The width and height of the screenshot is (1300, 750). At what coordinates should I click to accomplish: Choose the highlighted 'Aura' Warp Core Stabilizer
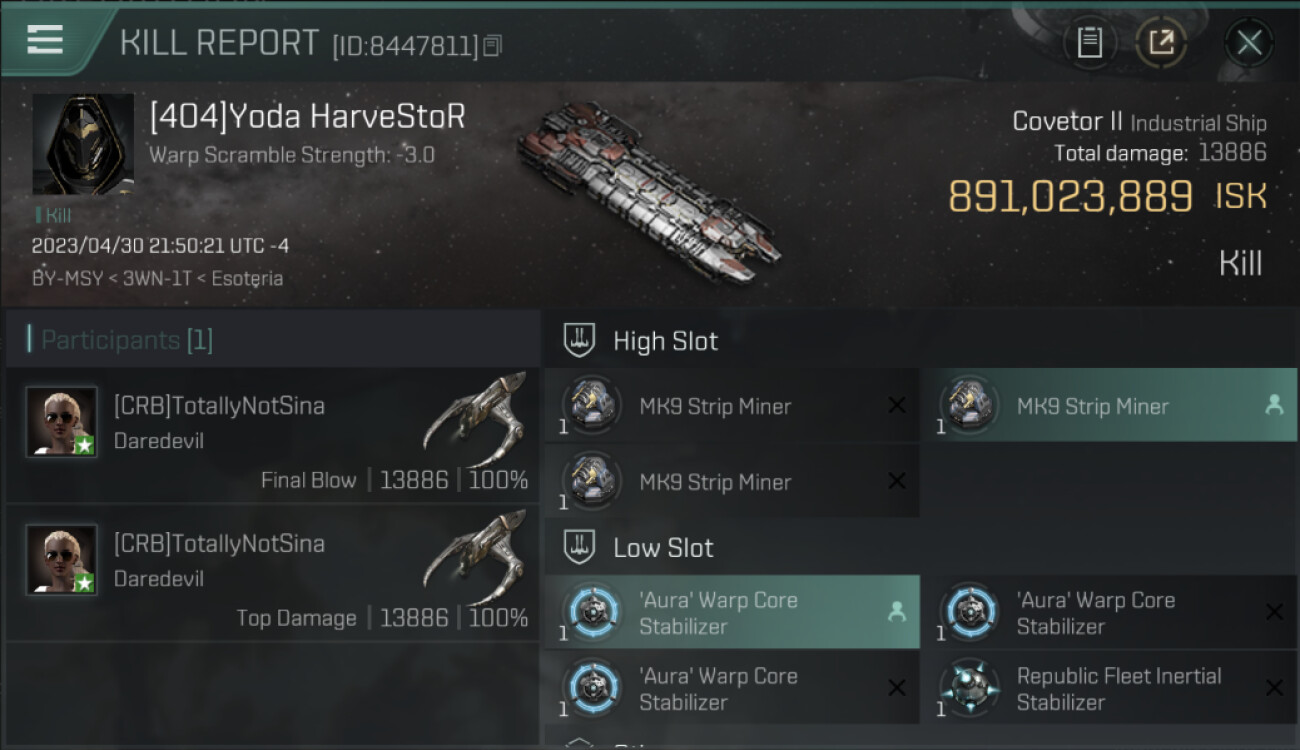pyautogui.click(x=731, y=612)
